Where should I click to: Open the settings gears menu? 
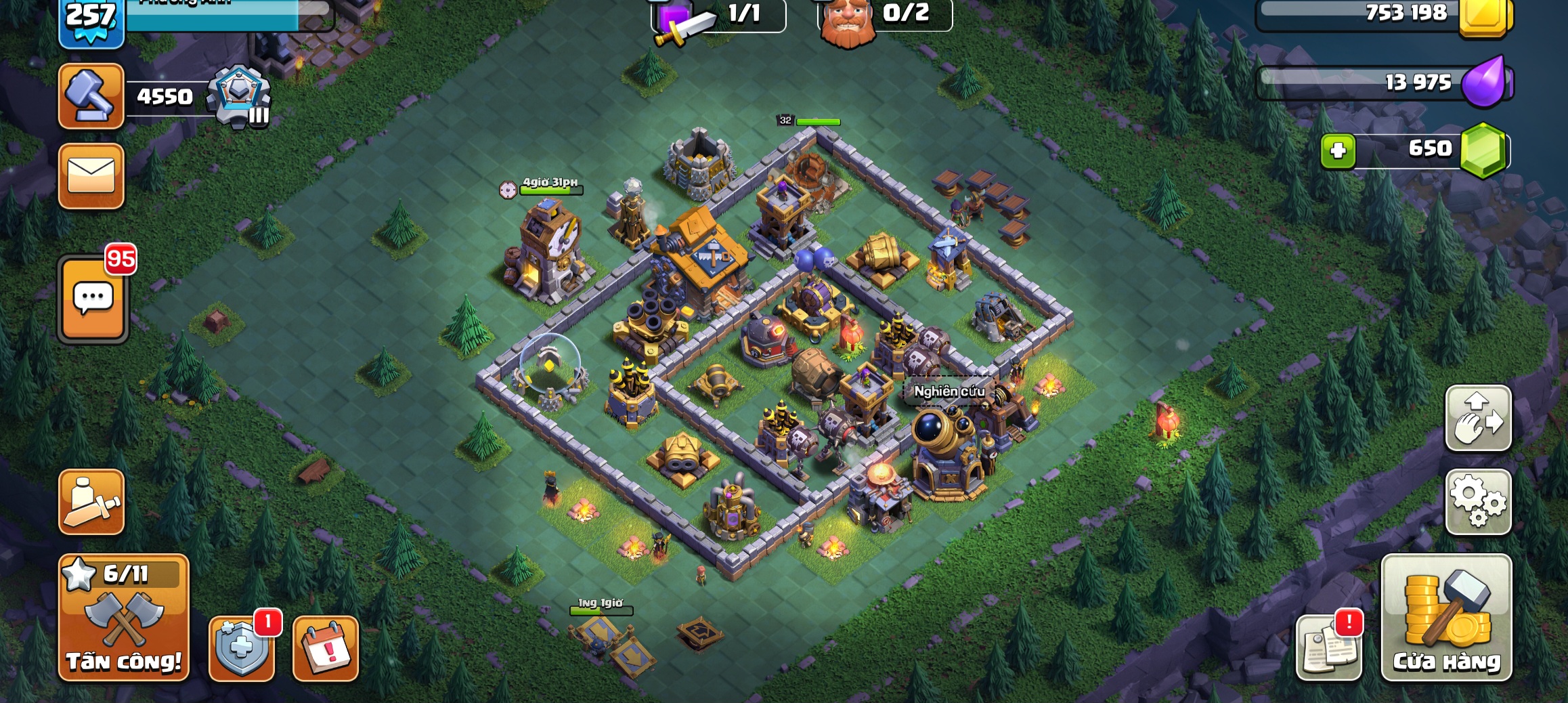1478,502
